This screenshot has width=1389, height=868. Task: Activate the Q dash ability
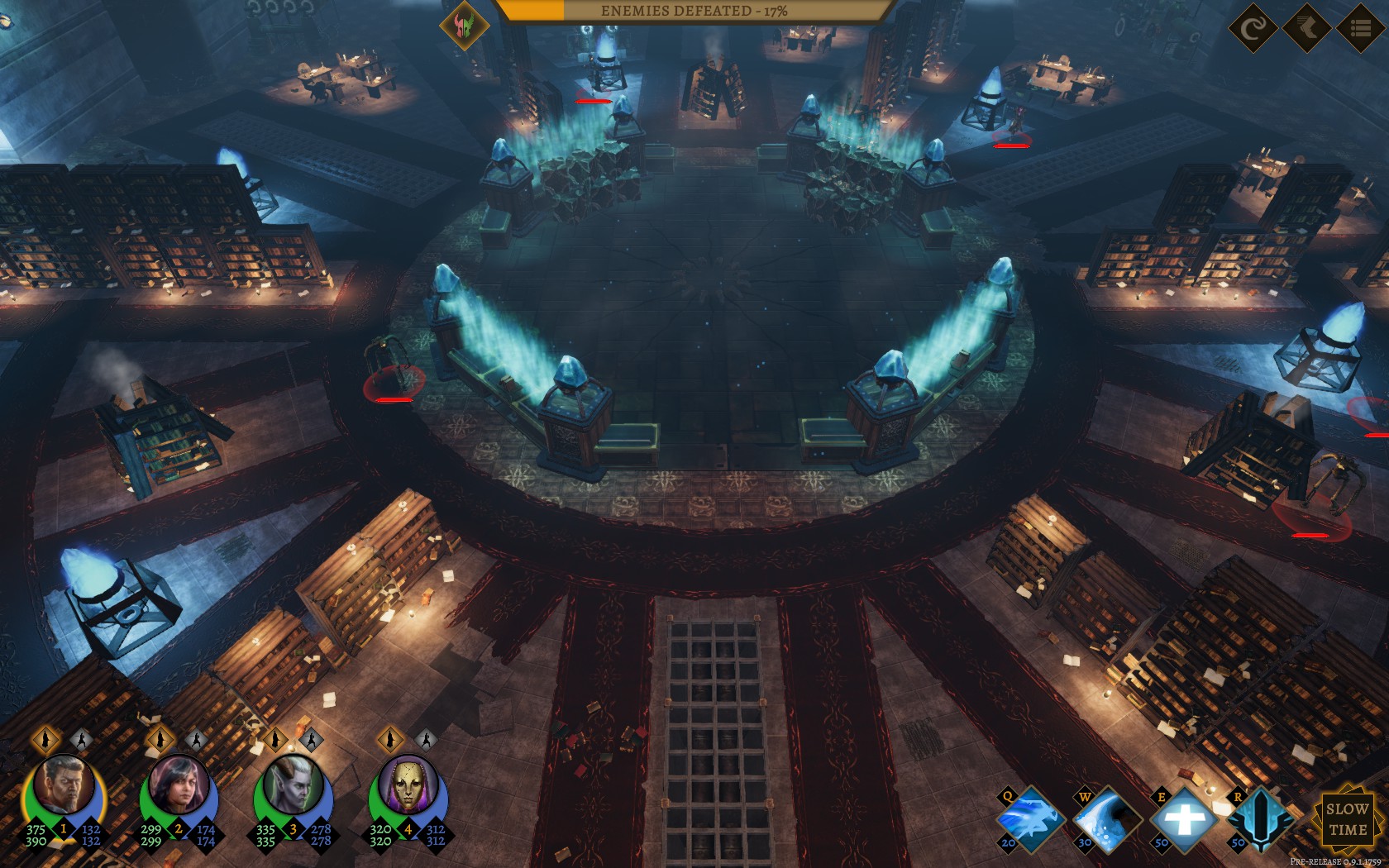(x=1029, y=820)
